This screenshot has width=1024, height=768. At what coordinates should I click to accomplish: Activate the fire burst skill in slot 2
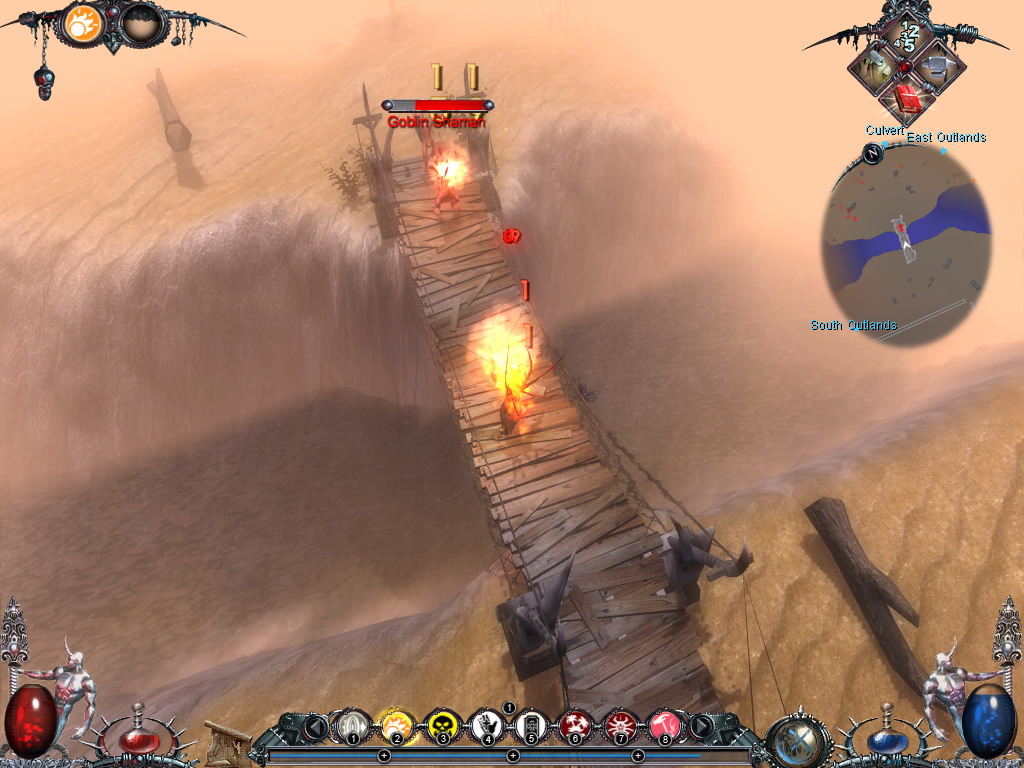(x=395, y=725)
